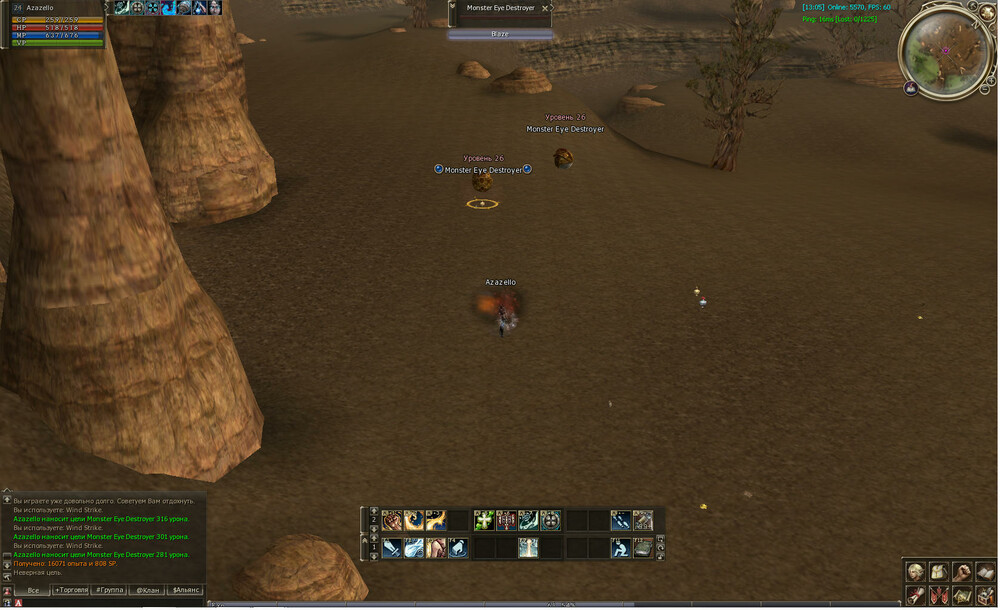Image resolution: width=1000 pixels, height=610 pixels.
Task: Open the fist actions menu icon
Action: point(962,572)
